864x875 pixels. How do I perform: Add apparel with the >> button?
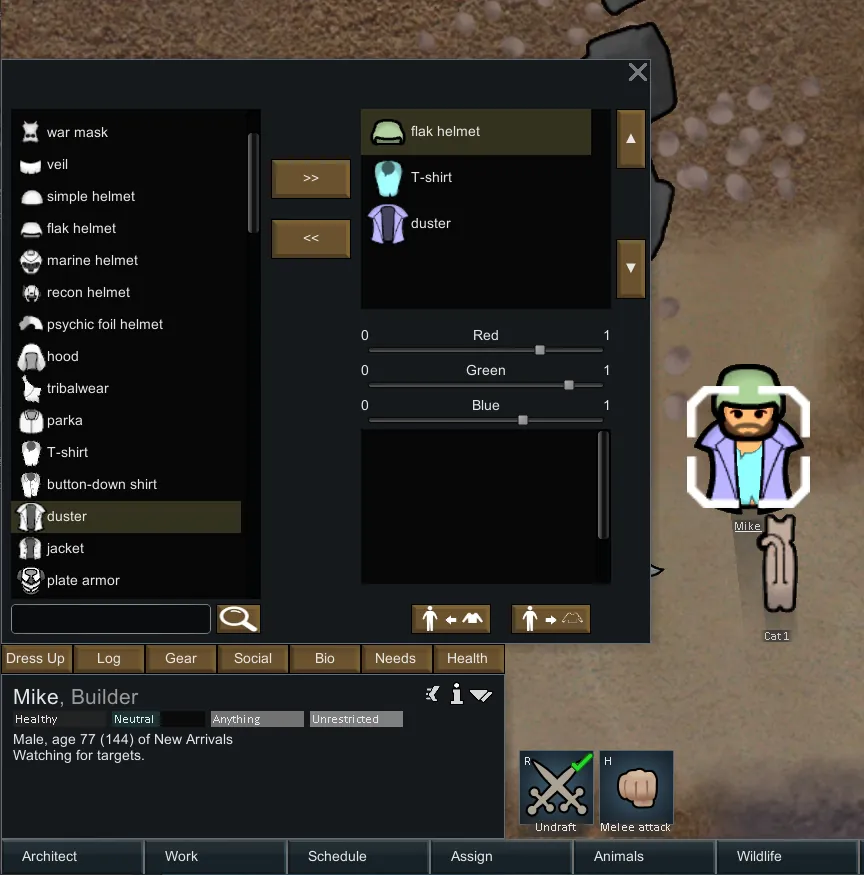311,178
